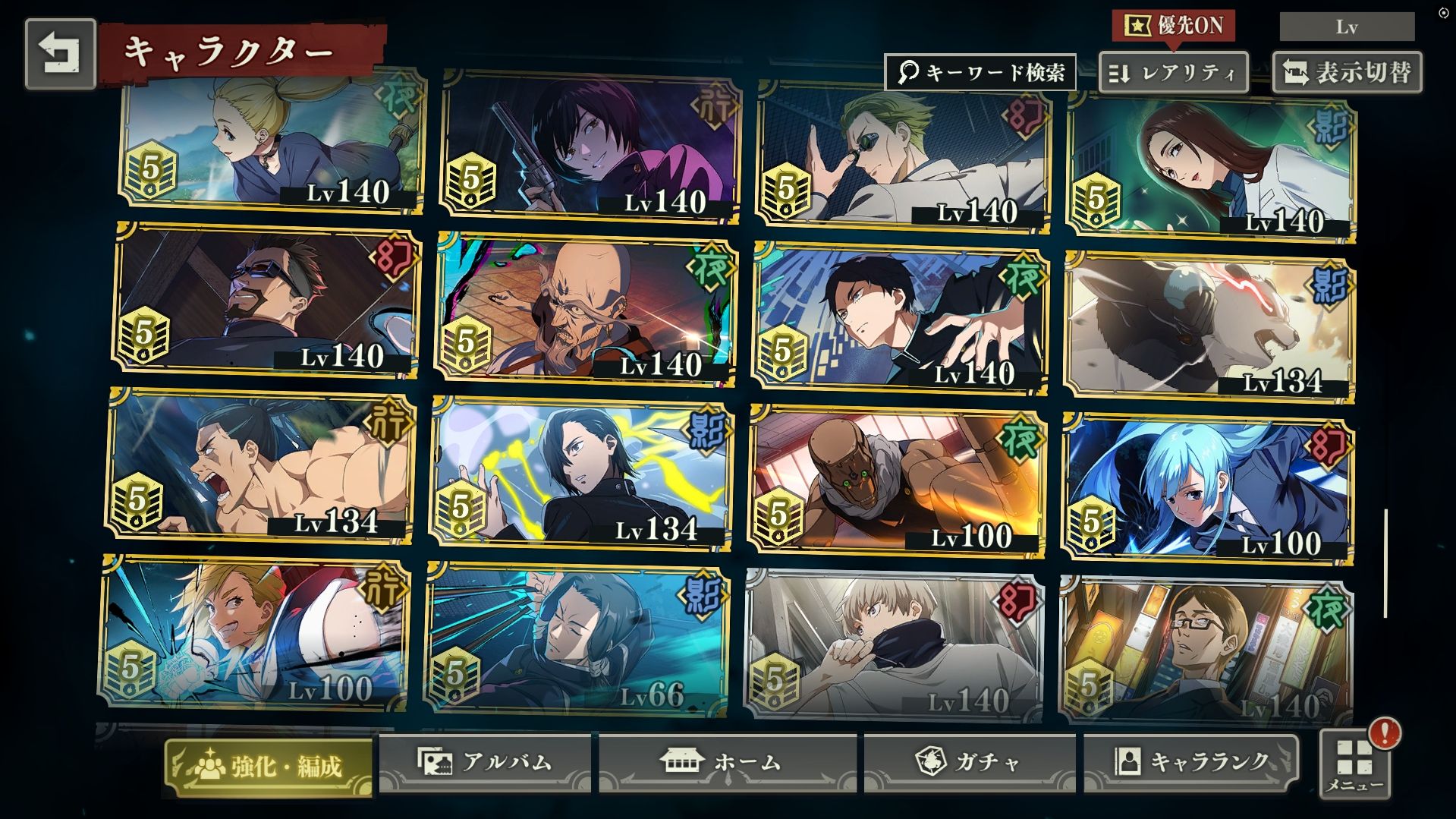The height and width of the screenshot is (819, 1456).
Task: Open the 強化・編成 tab
Action: pos(269,766)
